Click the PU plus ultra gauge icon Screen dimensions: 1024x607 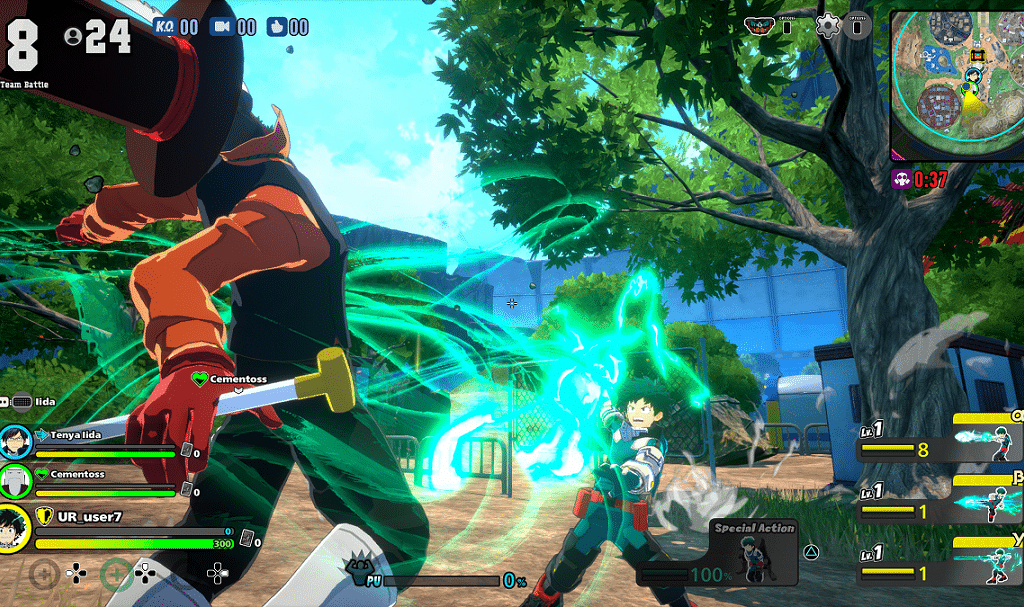361,572
